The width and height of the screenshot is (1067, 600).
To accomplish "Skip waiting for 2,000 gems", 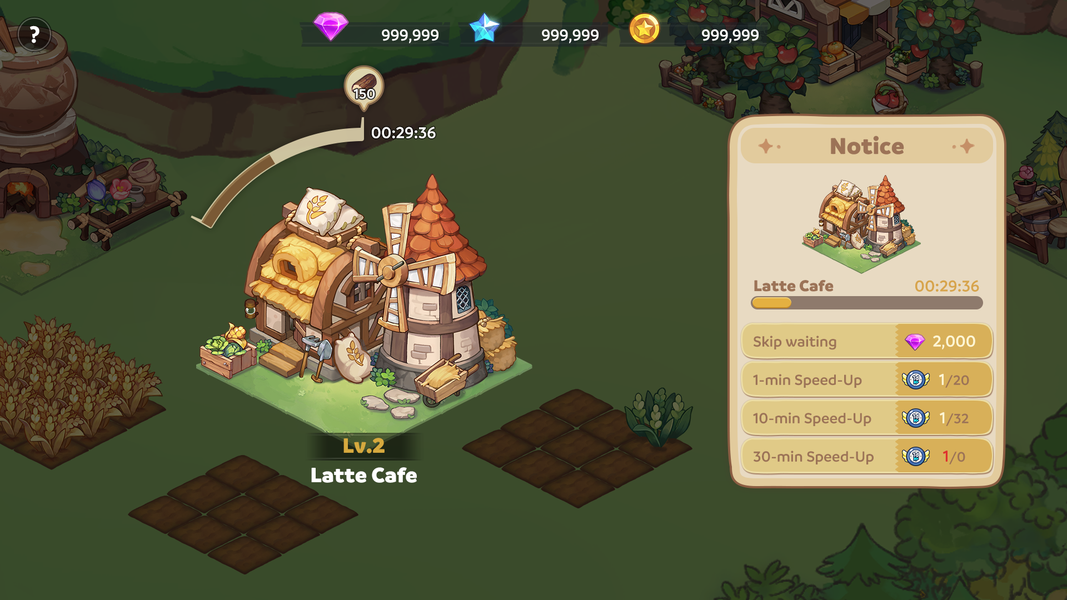I will [866, 342].
